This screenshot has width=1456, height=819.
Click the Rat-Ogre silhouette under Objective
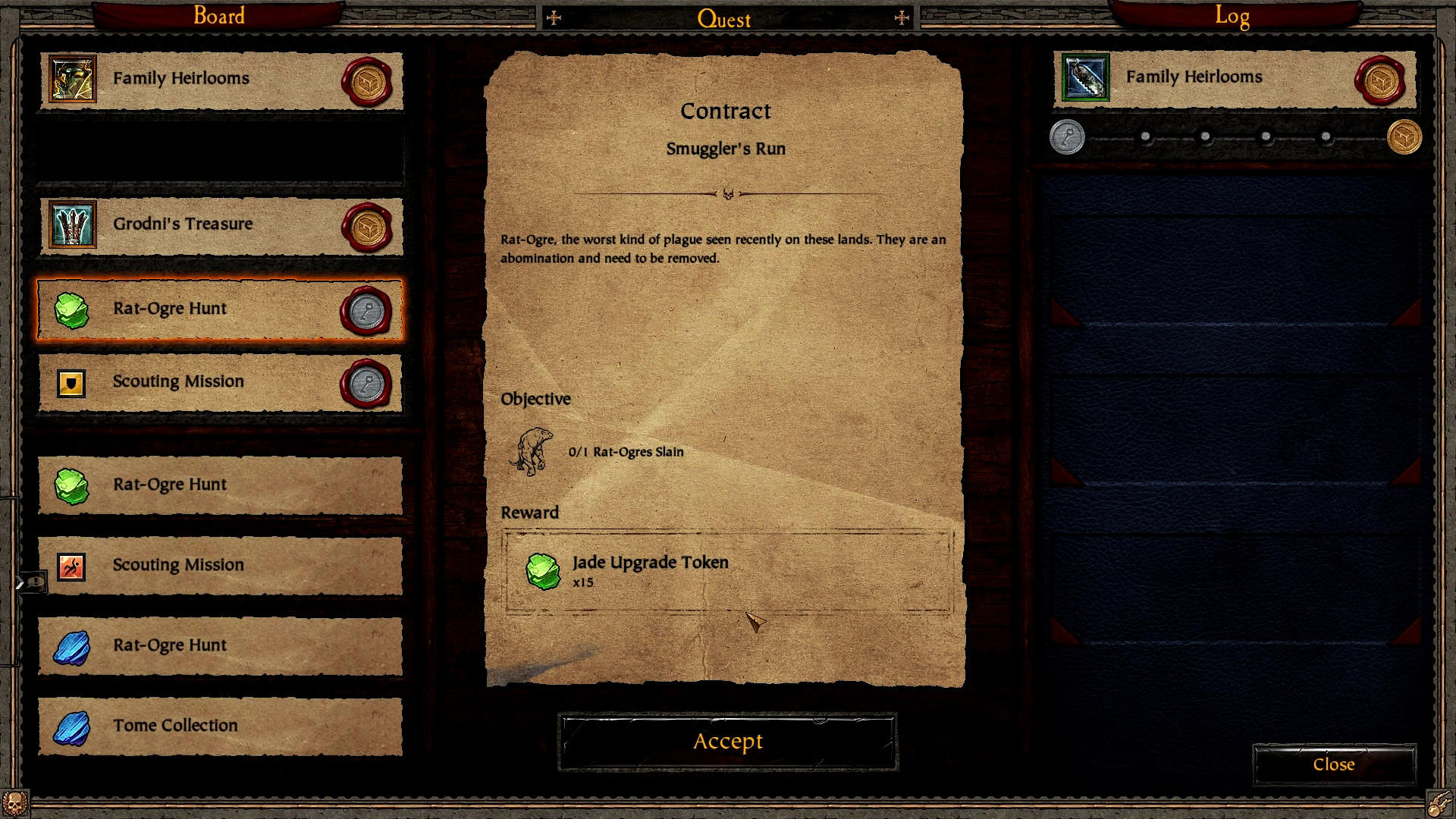tap(533, 450)
